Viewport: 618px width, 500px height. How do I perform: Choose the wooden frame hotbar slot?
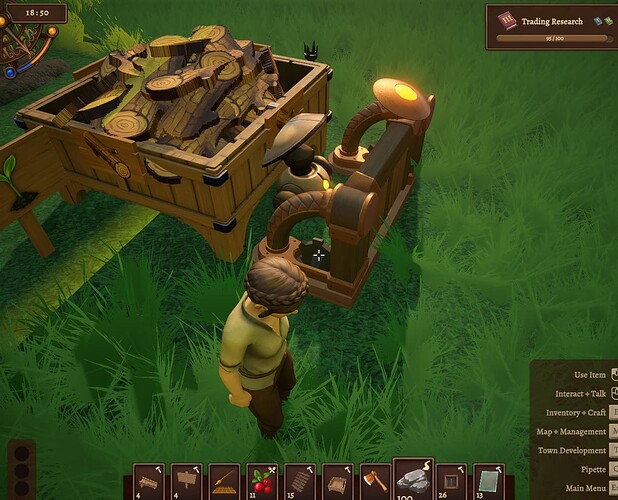point(451,481)
